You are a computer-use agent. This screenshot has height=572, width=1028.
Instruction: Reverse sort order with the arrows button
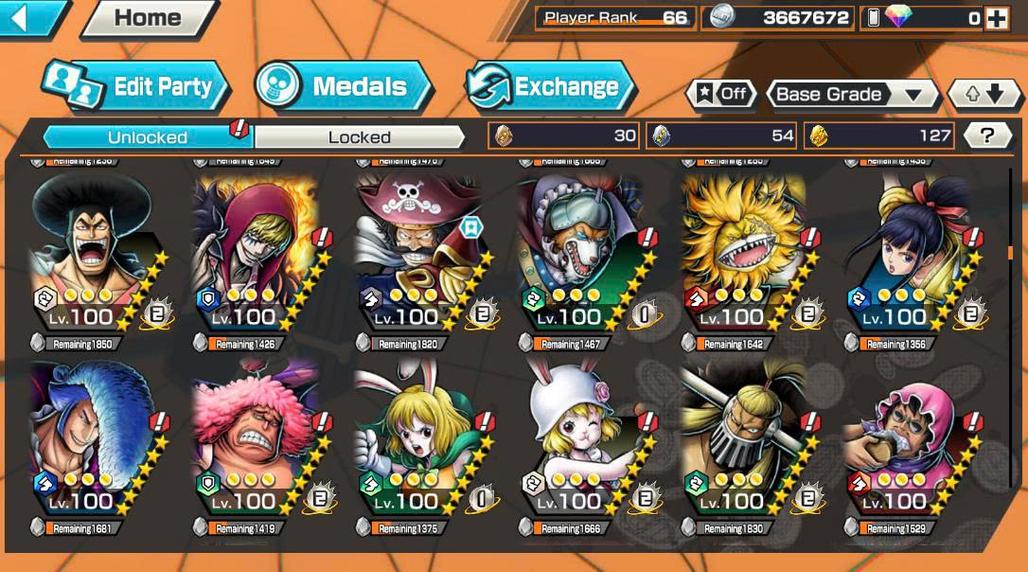978,94
